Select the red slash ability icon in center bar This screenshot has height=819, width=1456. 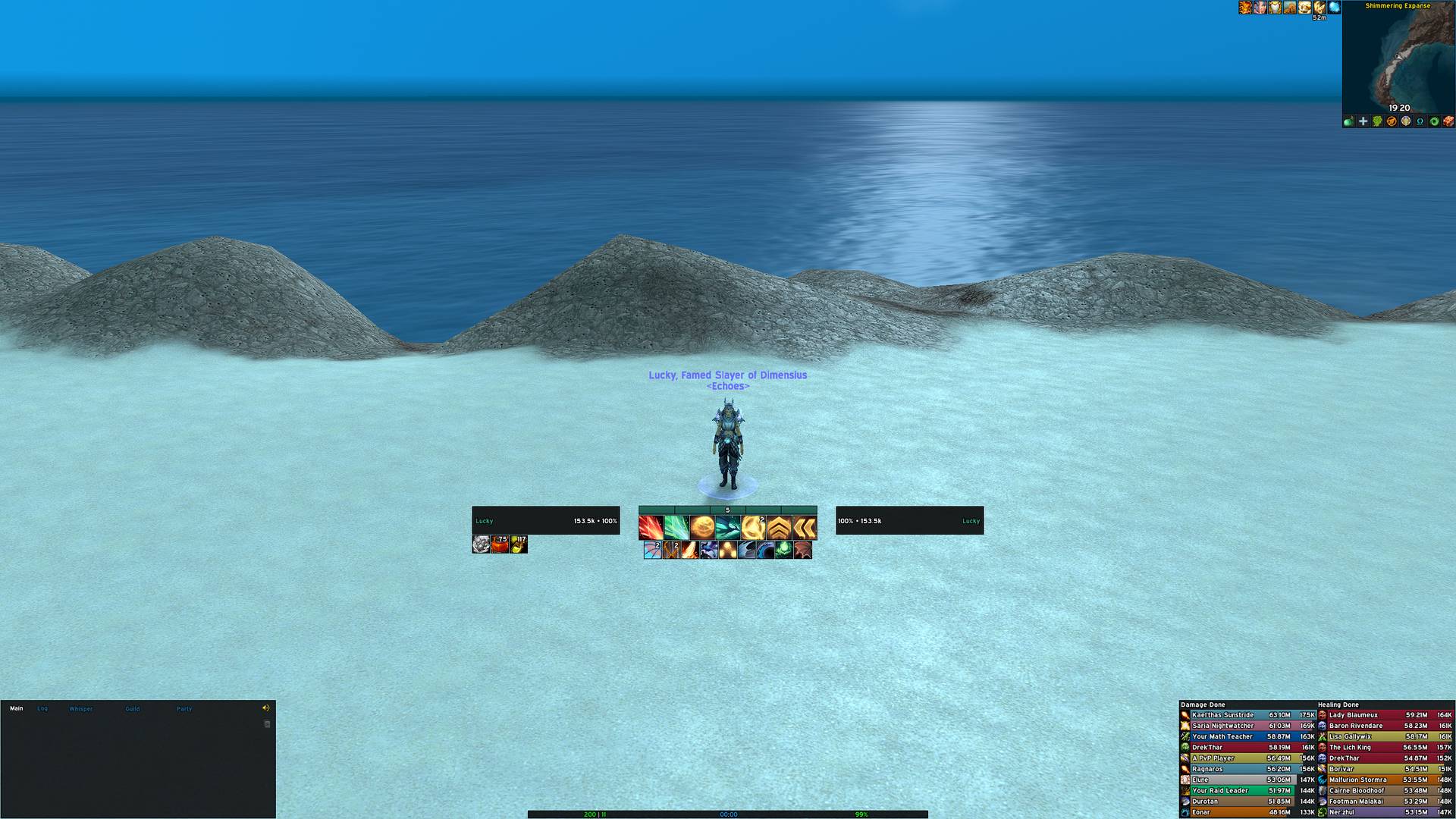(x=651, y=527)
